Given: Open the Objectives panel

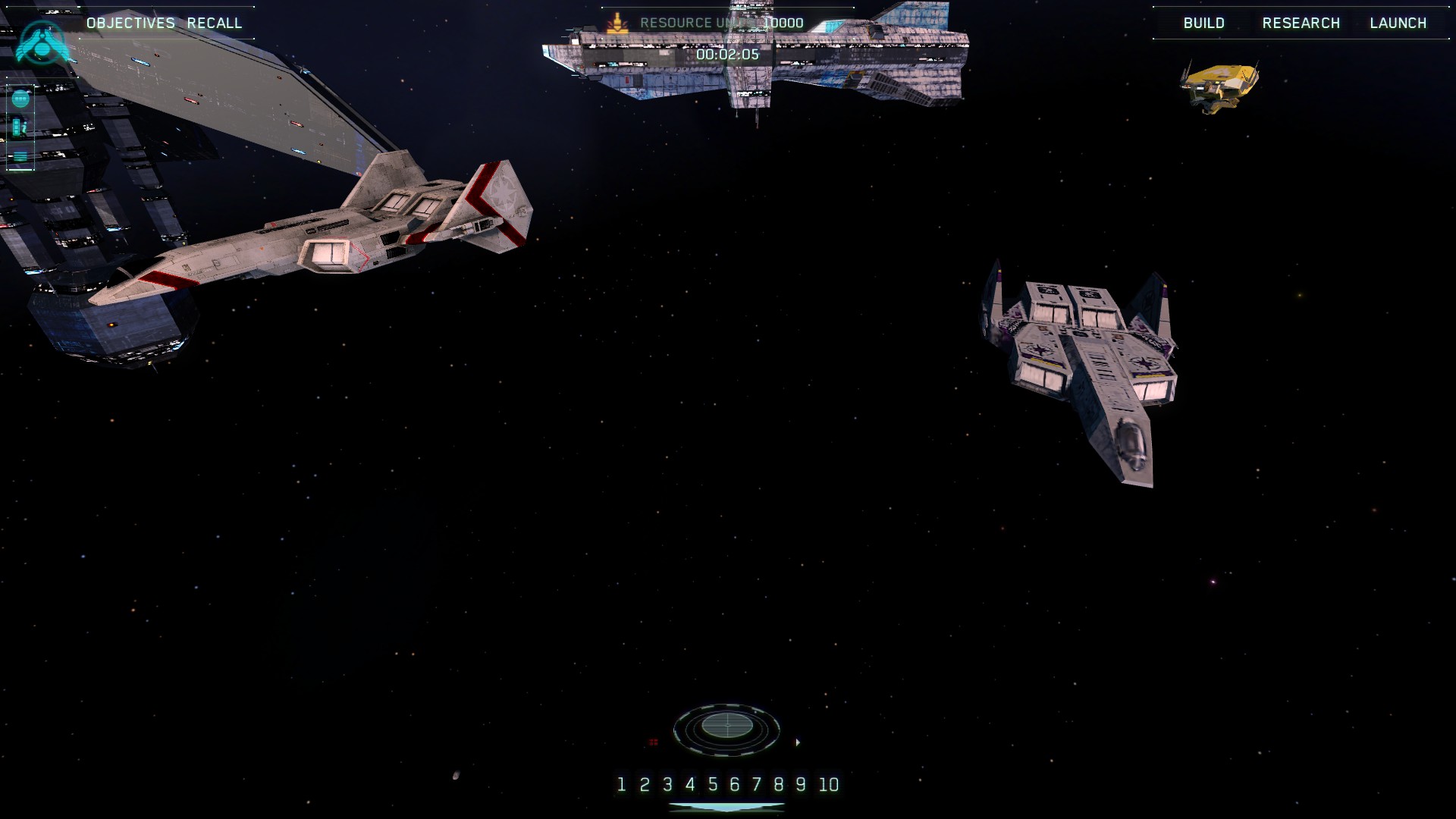Looking at the screenshot, I should click(x=130, y=23).
